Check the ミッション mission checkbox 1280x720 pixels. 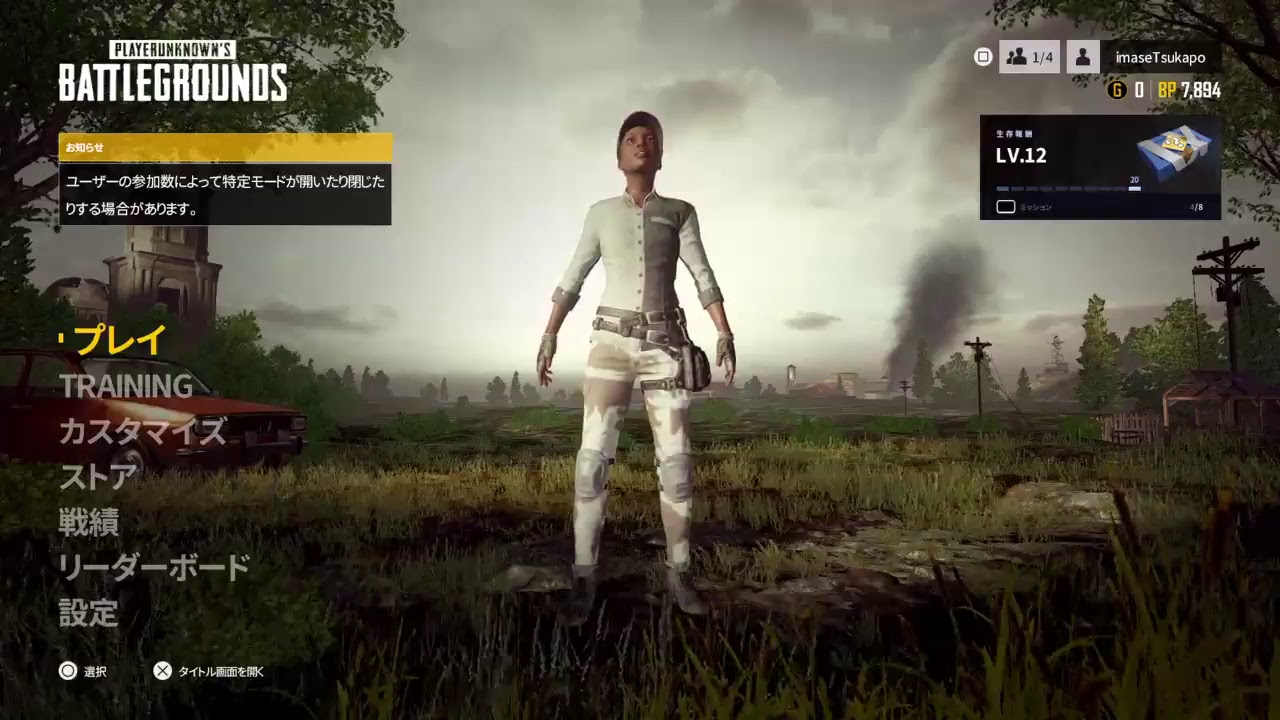(1005, 206)
